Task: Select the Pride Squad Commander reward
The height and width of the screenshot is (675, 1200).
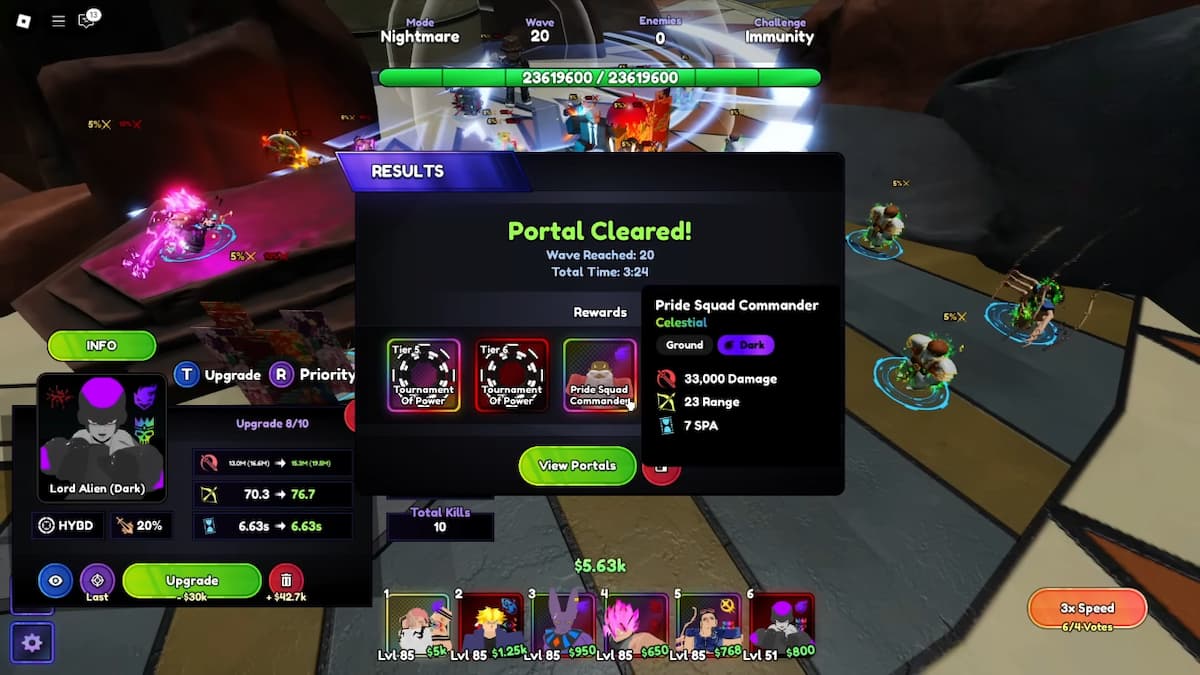Action: pos(599,375)
